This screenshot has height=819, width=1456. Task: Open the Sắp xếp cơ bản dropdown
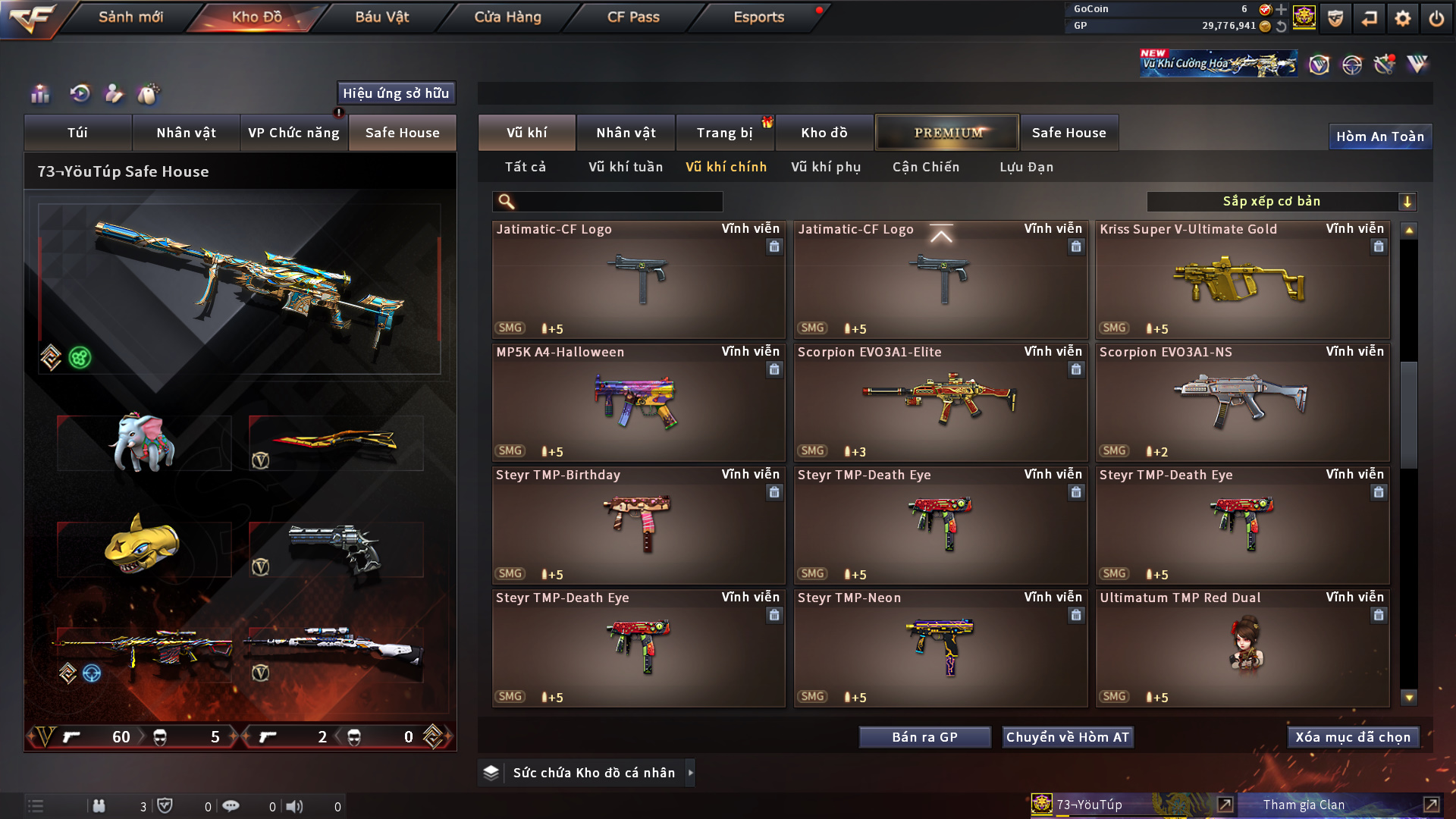click(x=1281, y=202)
